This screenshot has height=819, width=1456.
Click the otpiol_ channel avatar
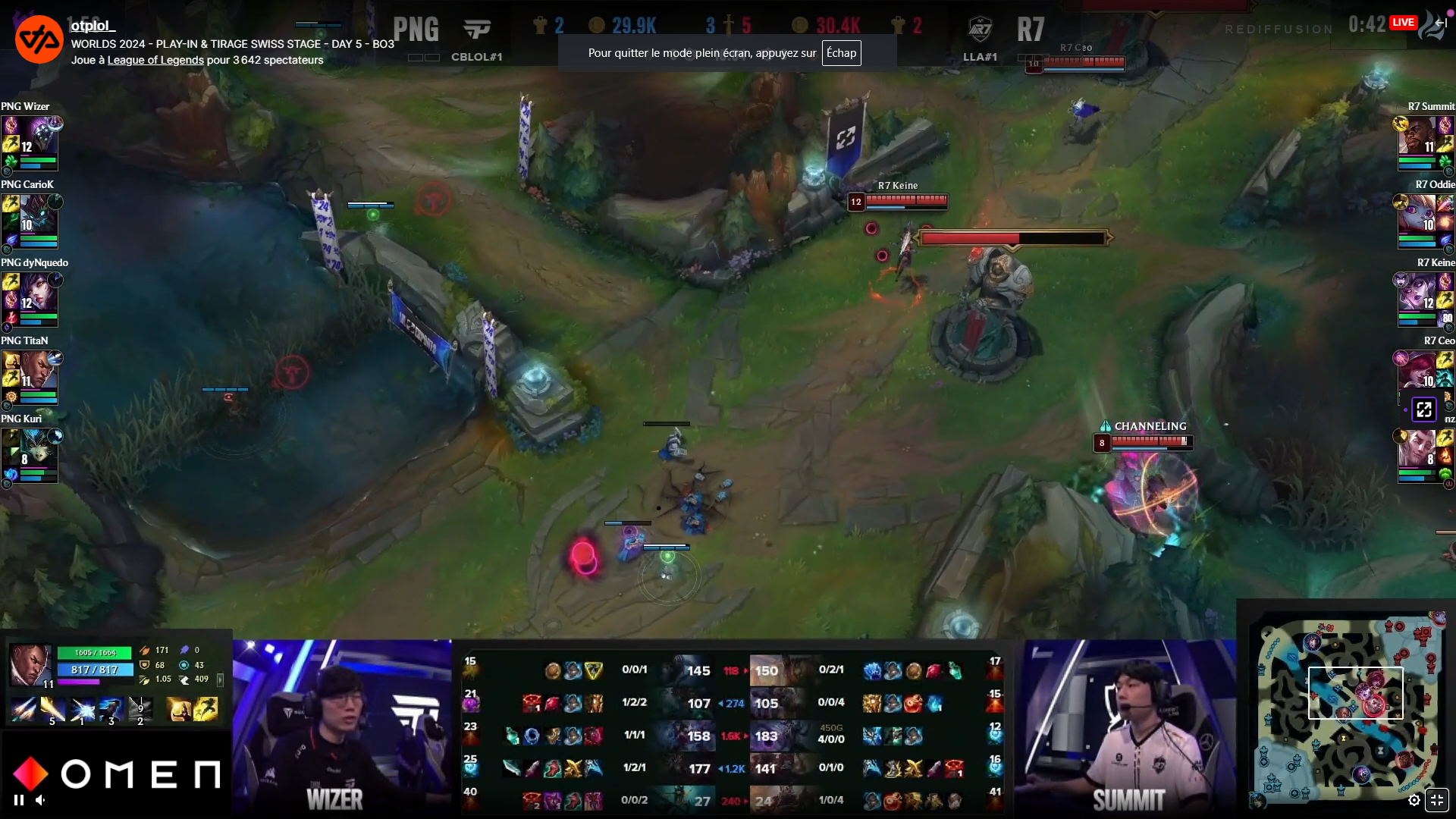(39, 39)
